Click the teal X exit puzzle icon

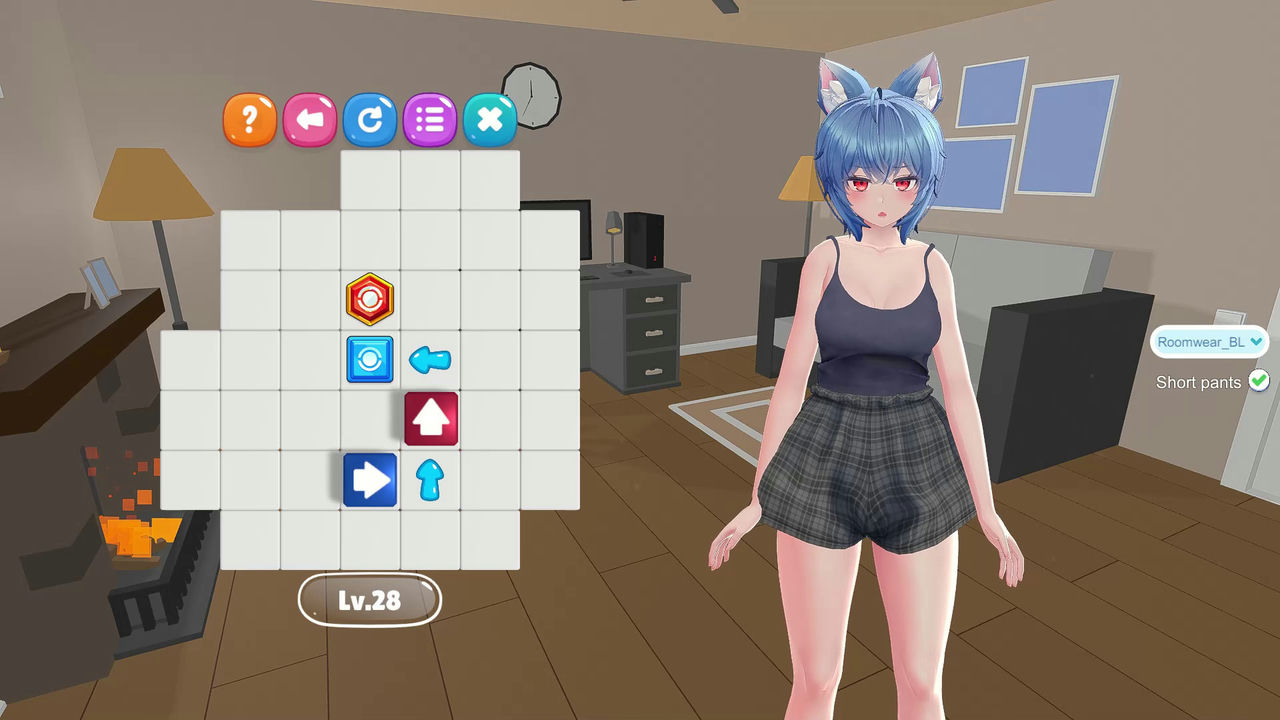click(x=490, y=119)
